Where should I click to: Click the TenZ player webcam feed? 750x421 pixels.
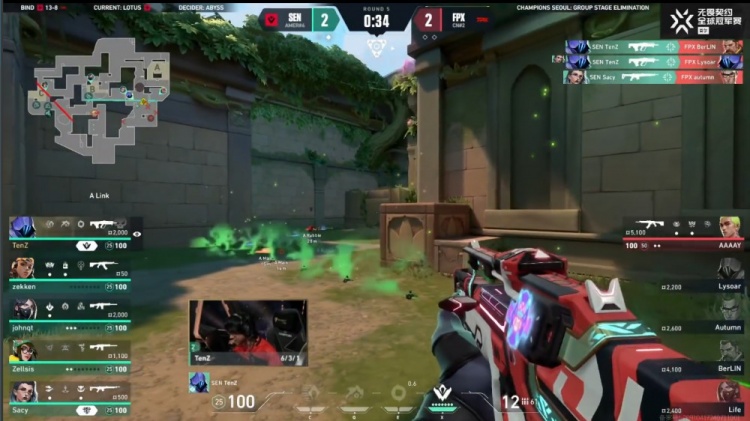click(248, 332)
